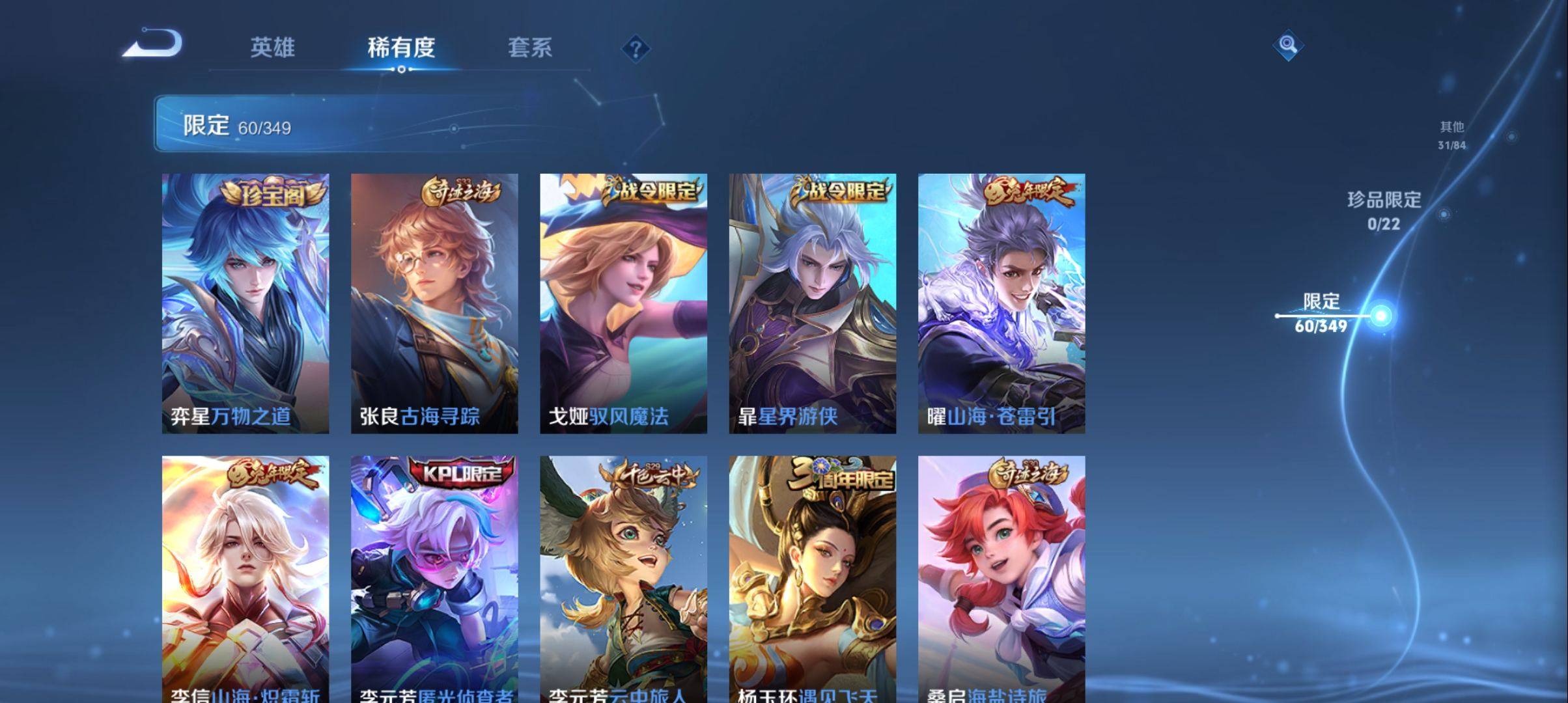Select 弈星 万物之道 skin card
This screenshot has width=1568, height=703.
[x=245, y=303]
